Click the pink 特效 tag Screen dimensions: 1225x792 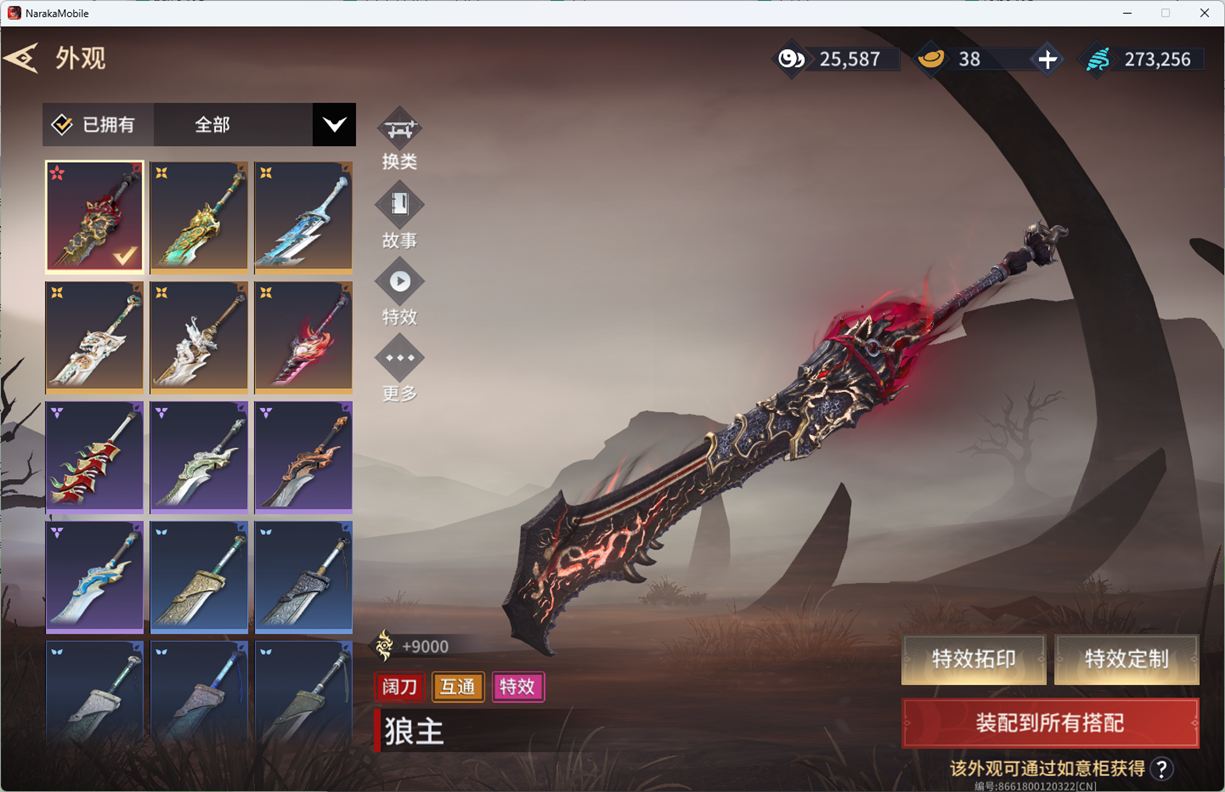point(518,686)
